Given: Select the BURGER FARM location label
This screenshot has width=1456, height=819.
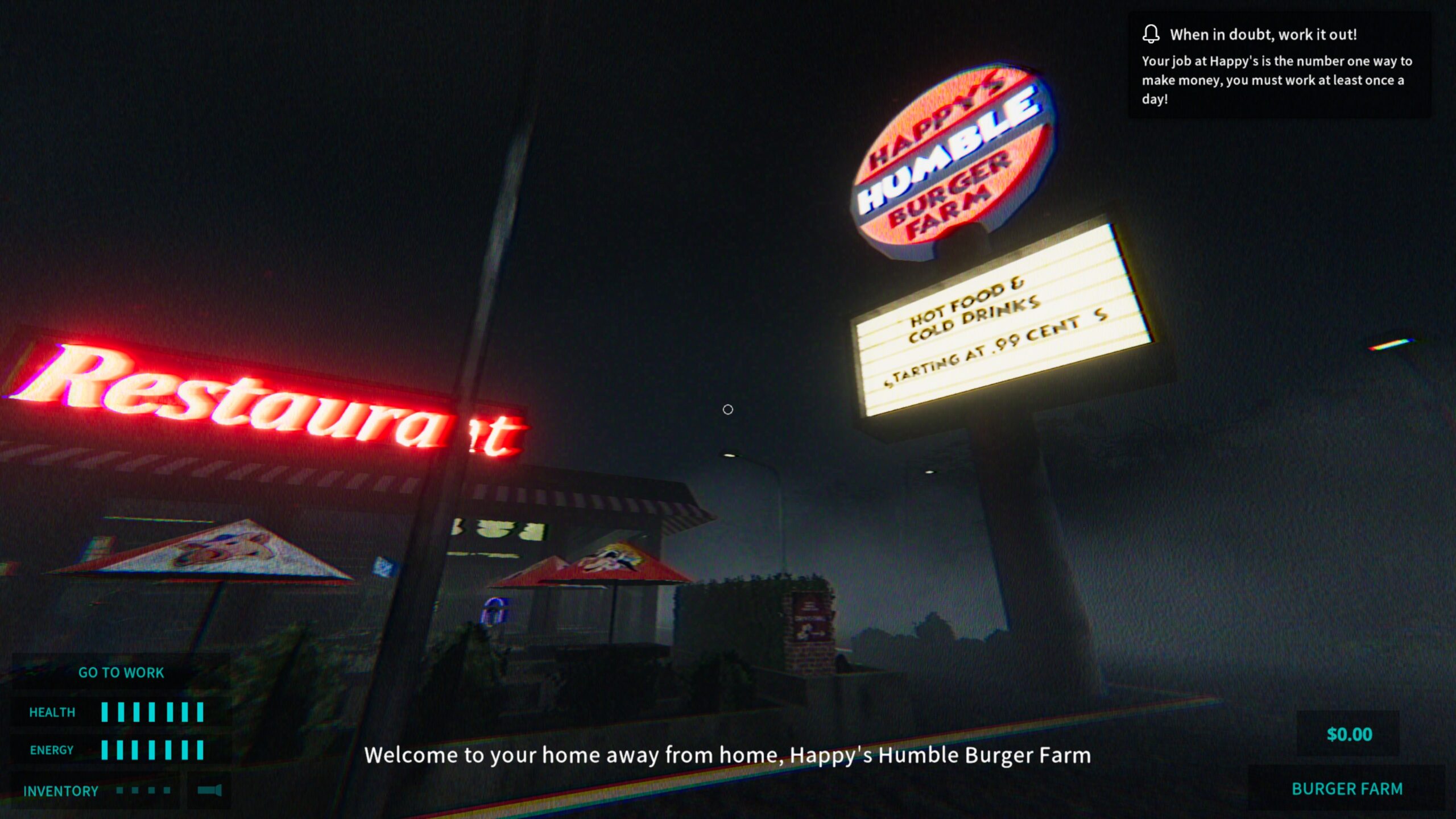Looking at the screenshot, I should tap(1348, 789).
